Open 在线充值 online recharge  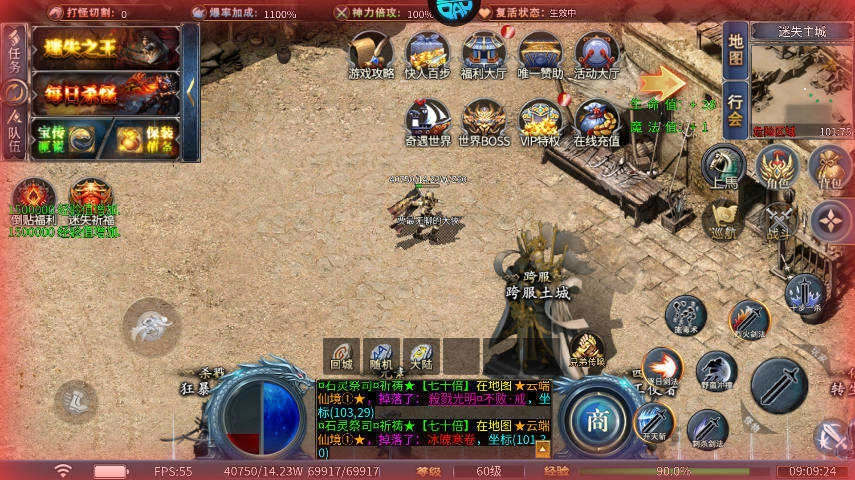coord(597,122)
